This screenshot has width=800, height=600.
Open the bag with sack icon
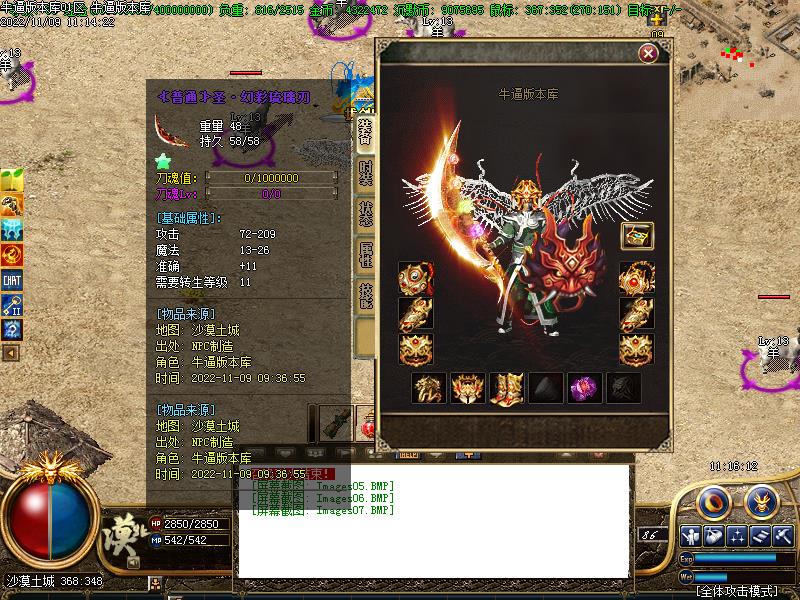[714, 535]
